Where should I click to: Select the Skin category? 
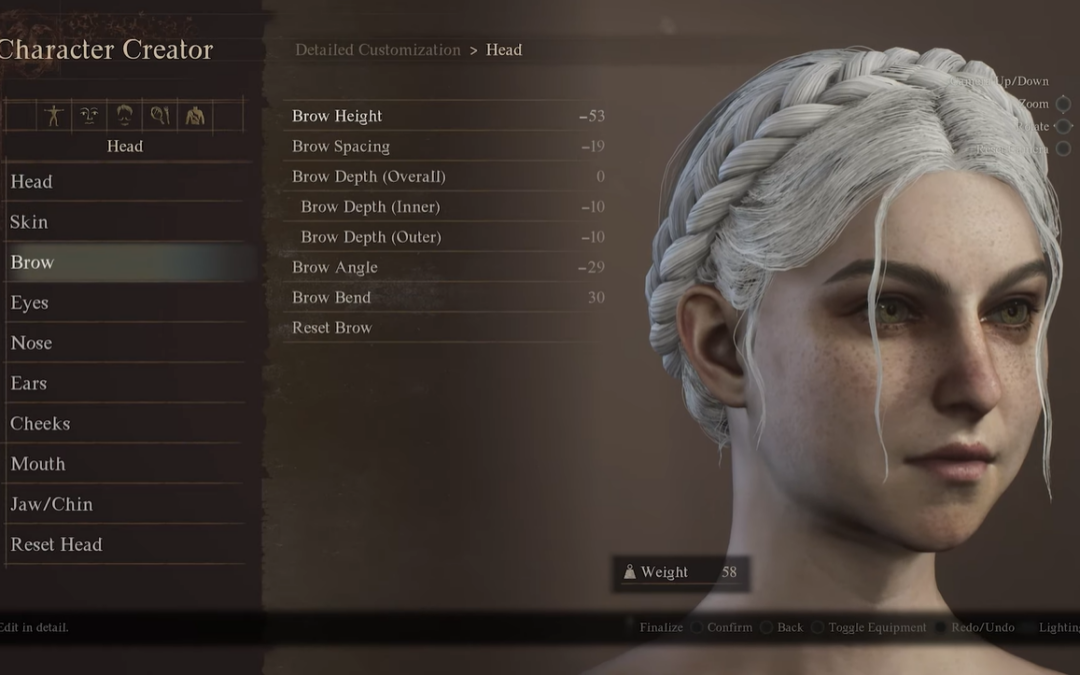click(29, 222)
